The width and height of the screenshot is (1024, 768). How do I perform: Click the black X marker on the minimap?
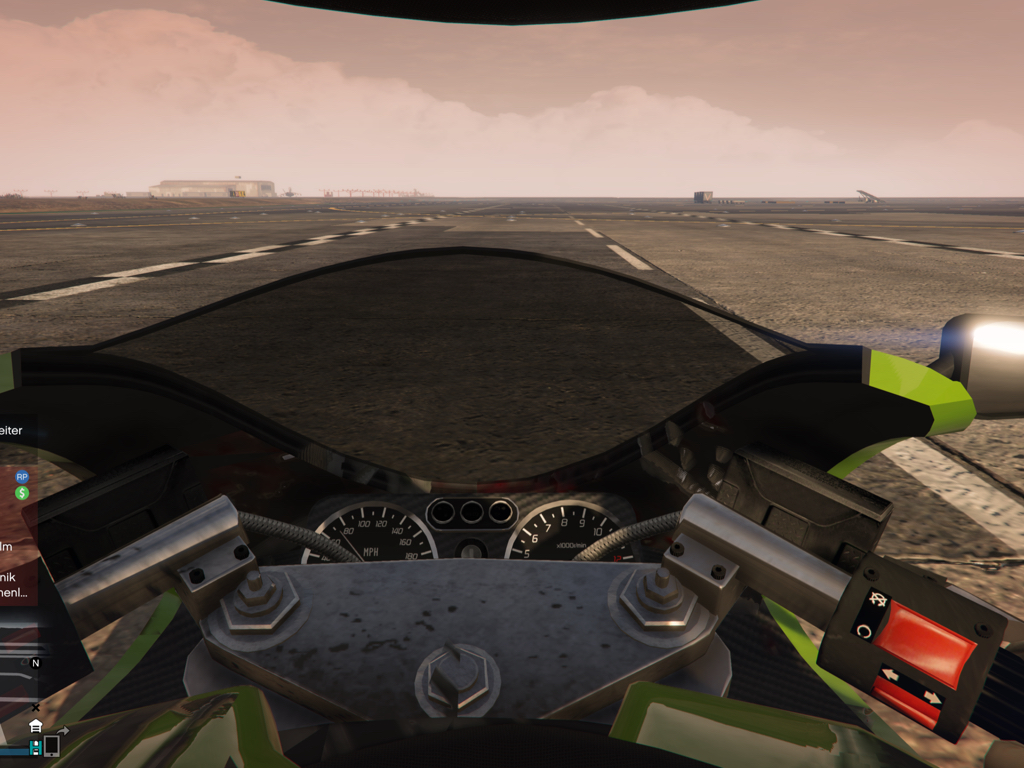36,708
